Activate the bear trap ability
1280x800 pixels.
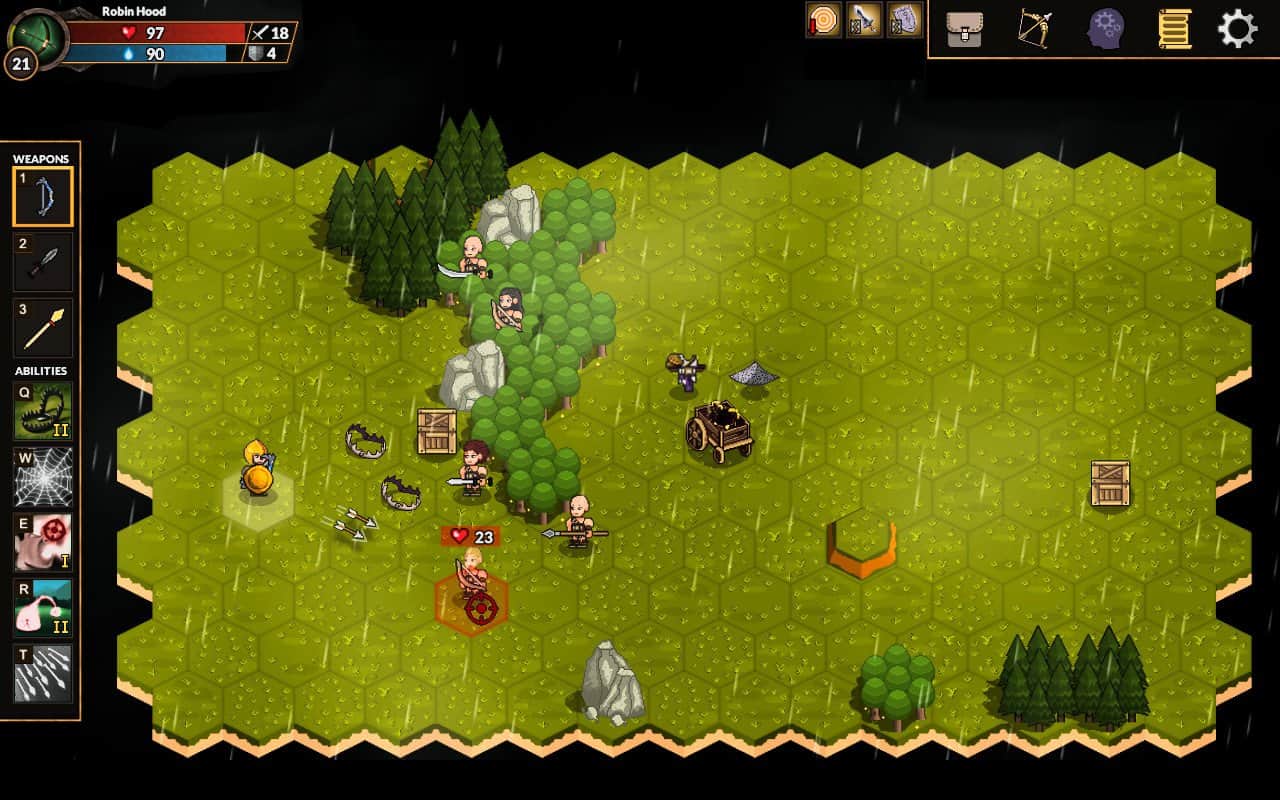pos(43,410)
